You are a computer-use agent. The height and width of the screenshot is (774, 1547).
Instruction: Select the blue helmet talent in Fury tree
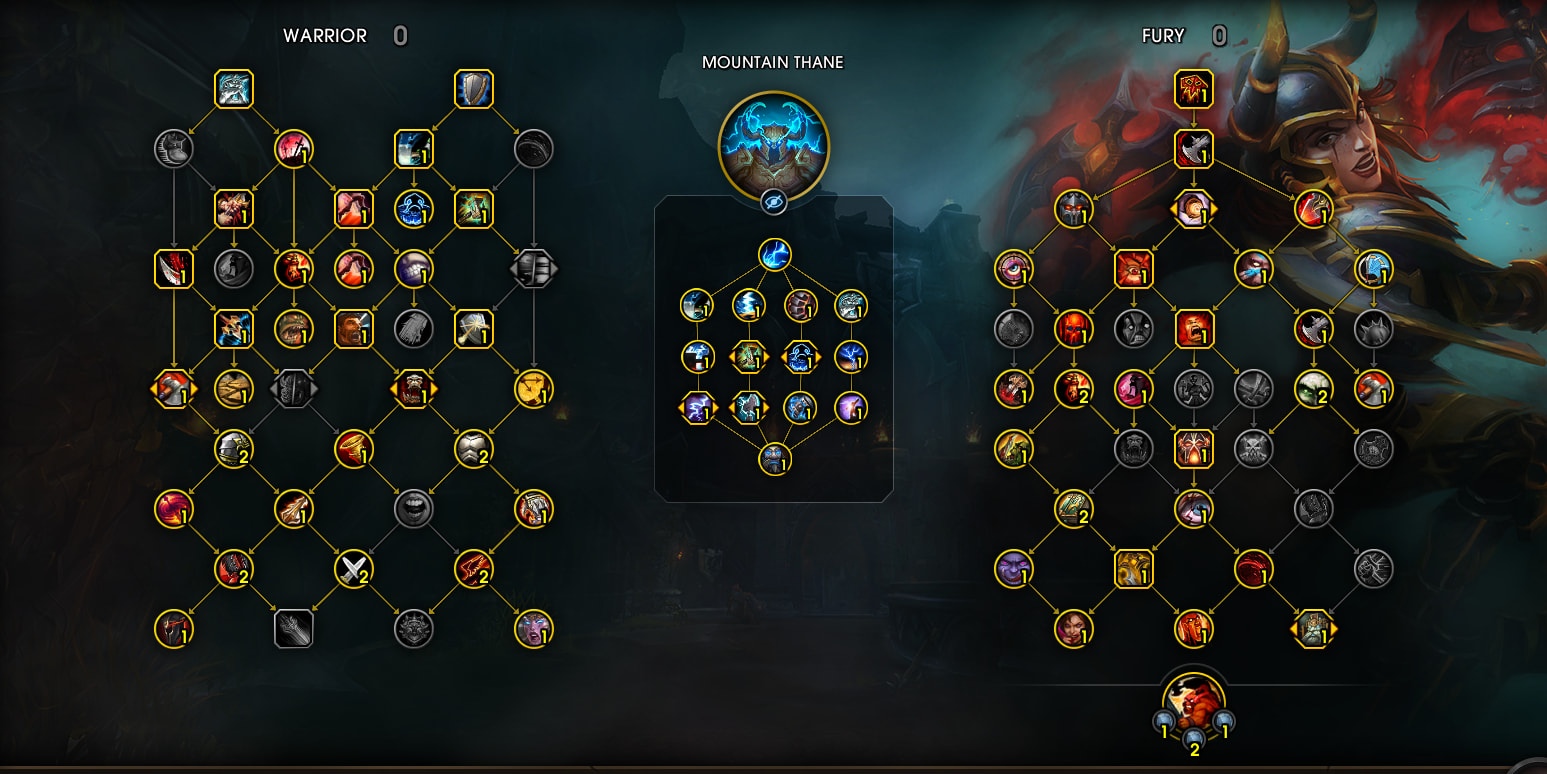point(1373,269)
